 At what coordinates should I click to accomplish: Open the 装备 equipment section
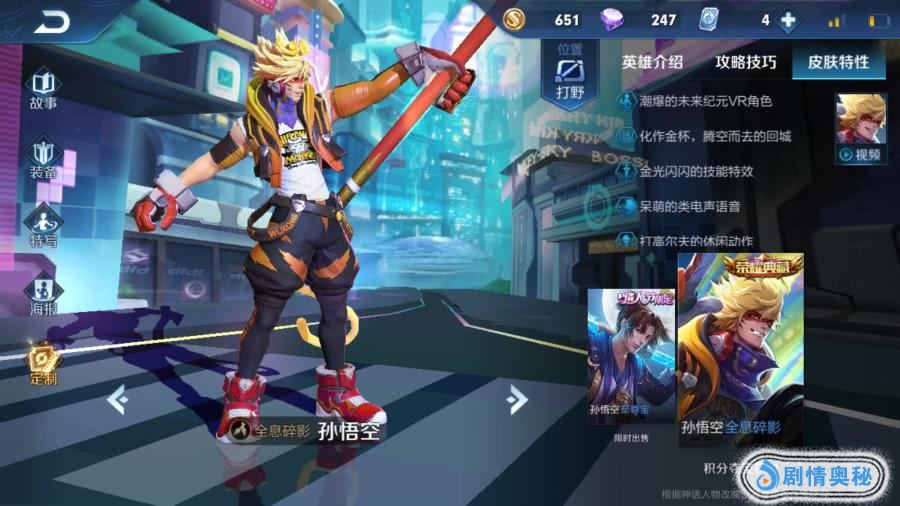[43, 159]
